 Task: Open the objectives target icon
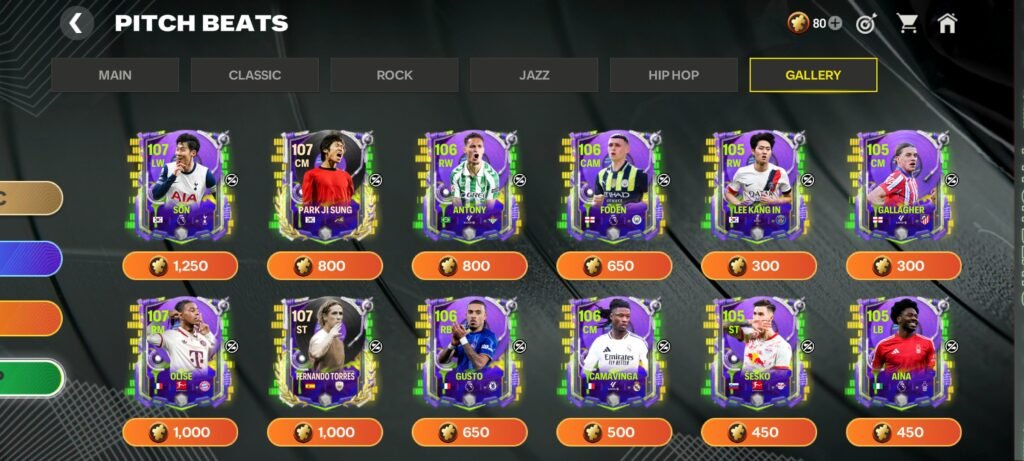point(866,23)
